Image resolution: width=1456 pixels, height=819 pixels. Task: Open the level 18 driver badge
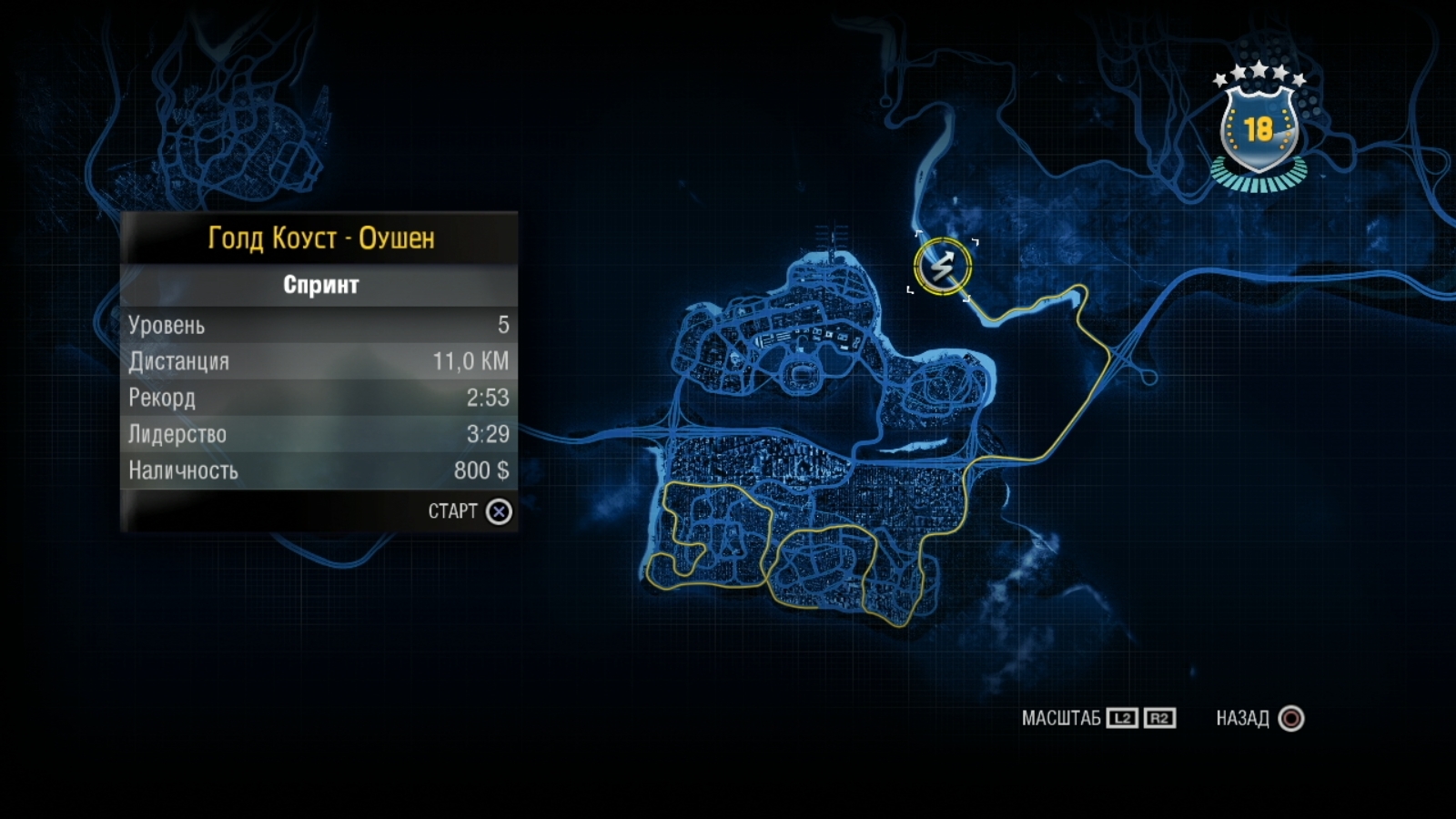tap(1259, 129)
